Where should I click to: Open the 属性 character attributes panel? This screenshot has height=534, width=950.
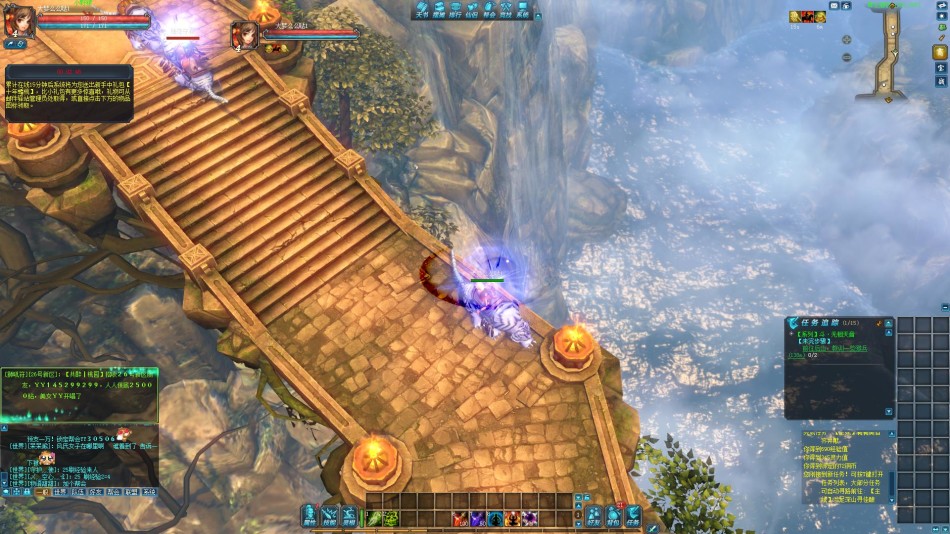tap(310, 516)
